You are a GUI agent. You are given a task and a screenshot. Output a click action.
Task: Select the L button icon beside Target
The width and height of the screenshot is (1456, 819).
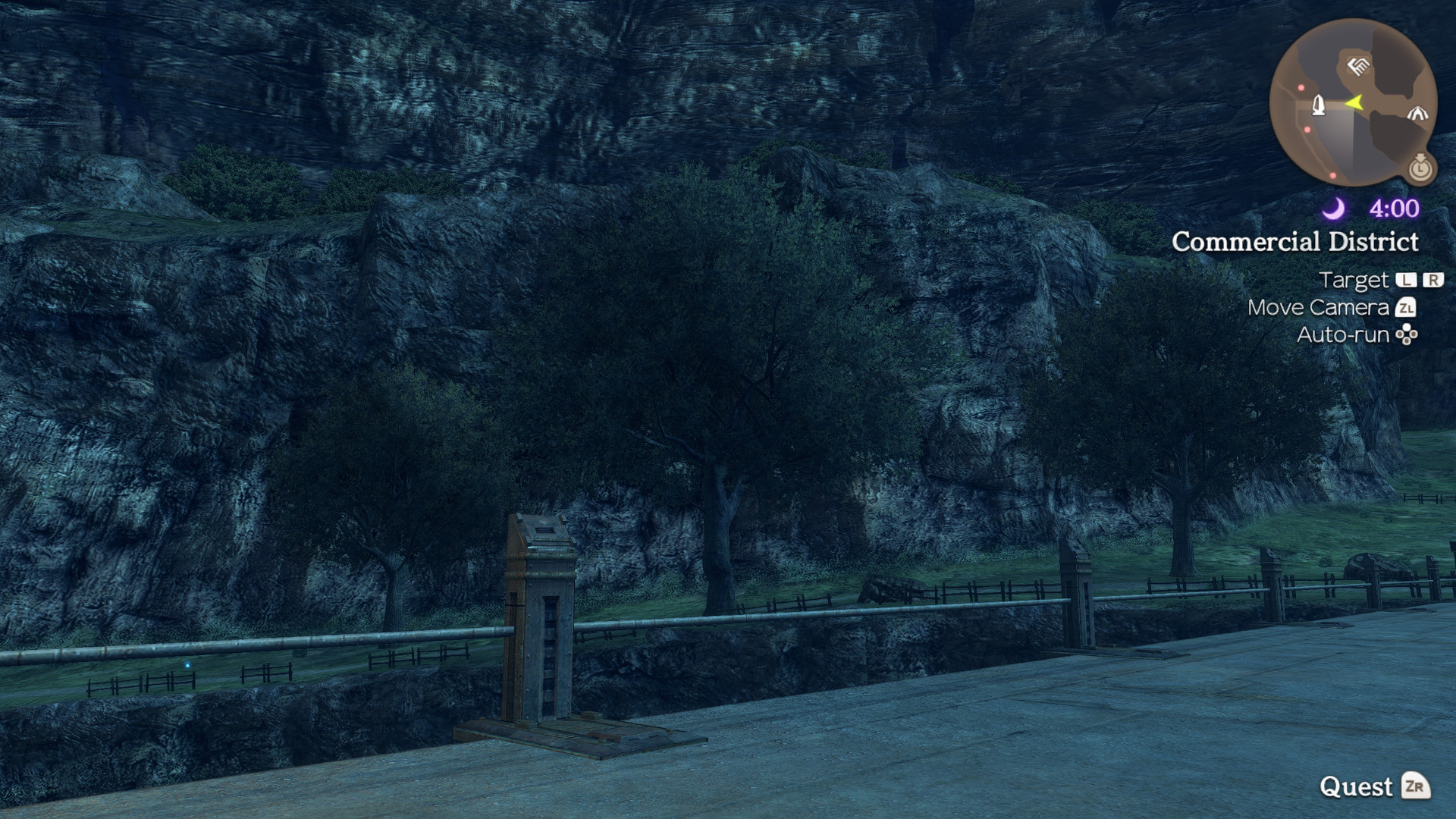[1407, 280]
